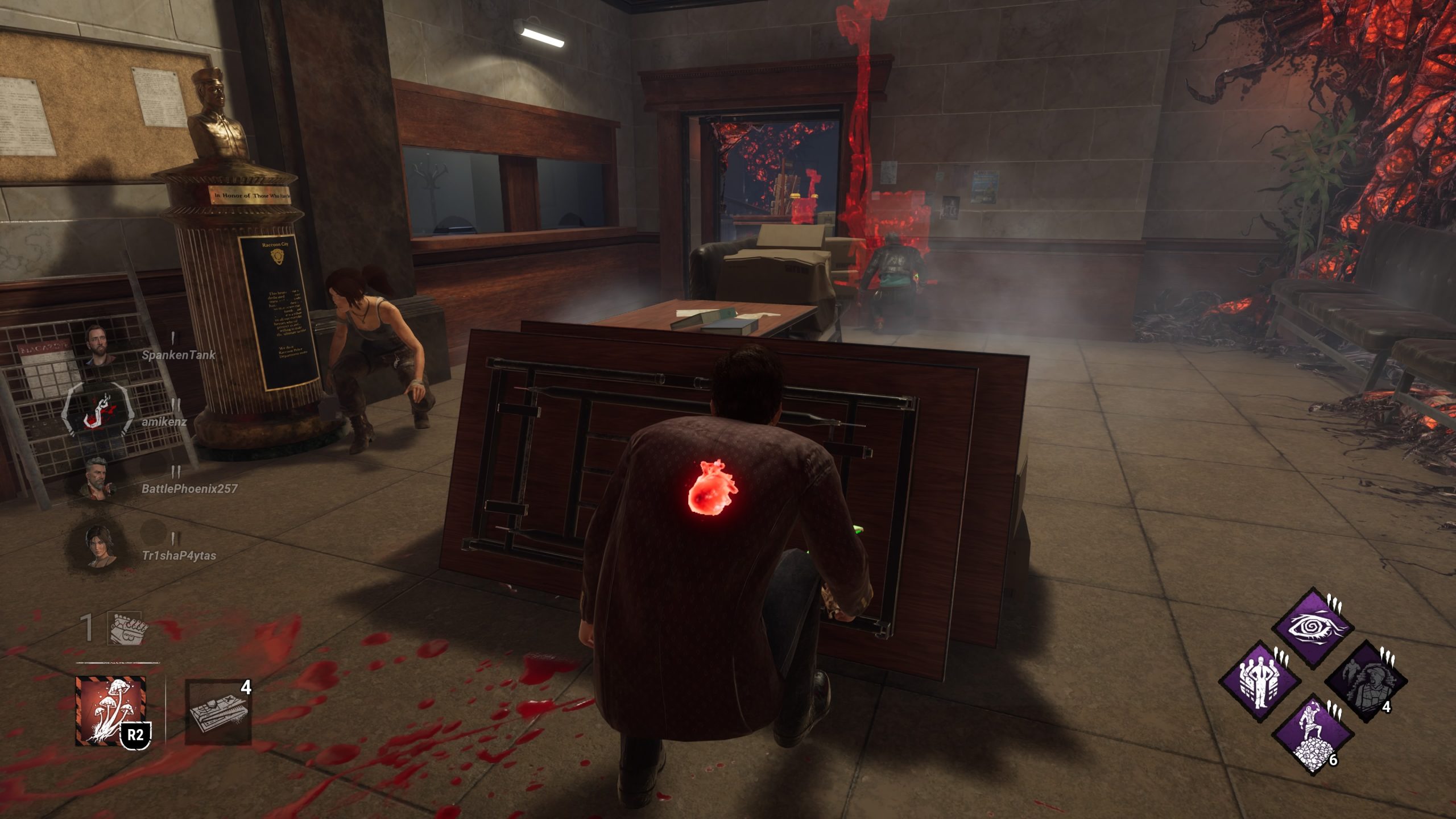Select the mushroom cluster ability icon
The height and width of the screenshot is (819, 1456).
pos(111,711)
